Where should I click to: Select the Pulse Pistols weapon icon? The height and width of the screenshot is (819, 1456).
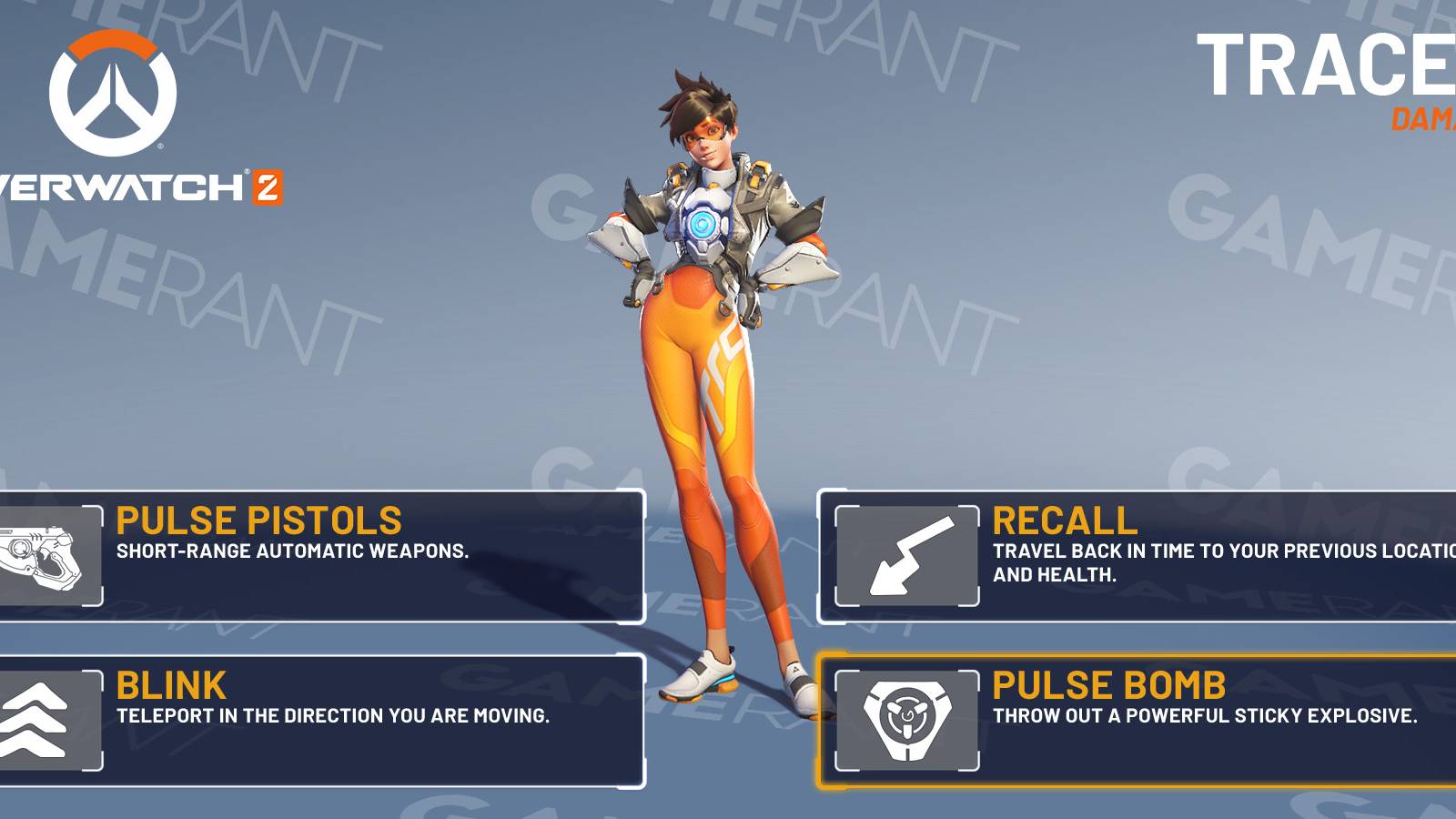tap(43, 553)
